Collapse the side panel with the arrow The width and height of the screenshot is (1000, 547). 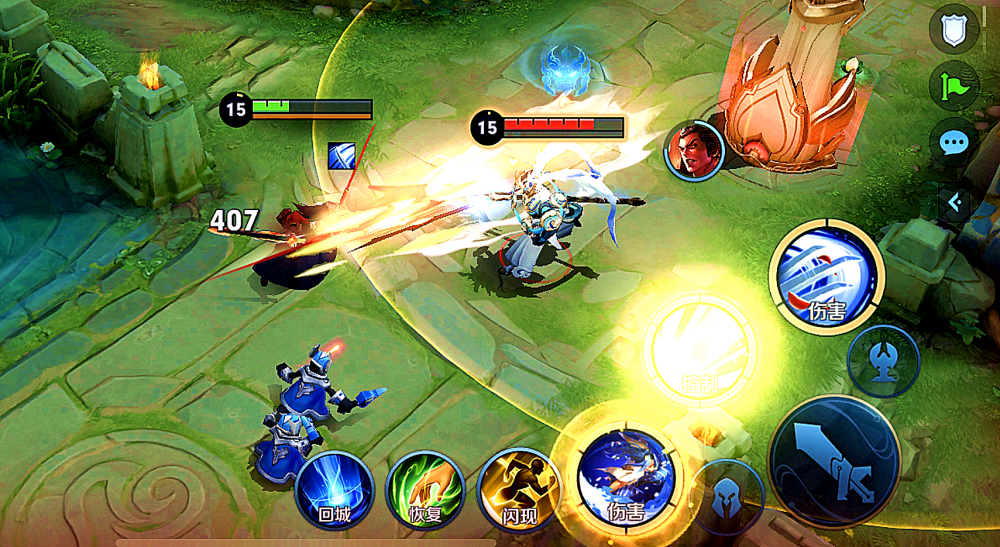click(x=955, y=203)
